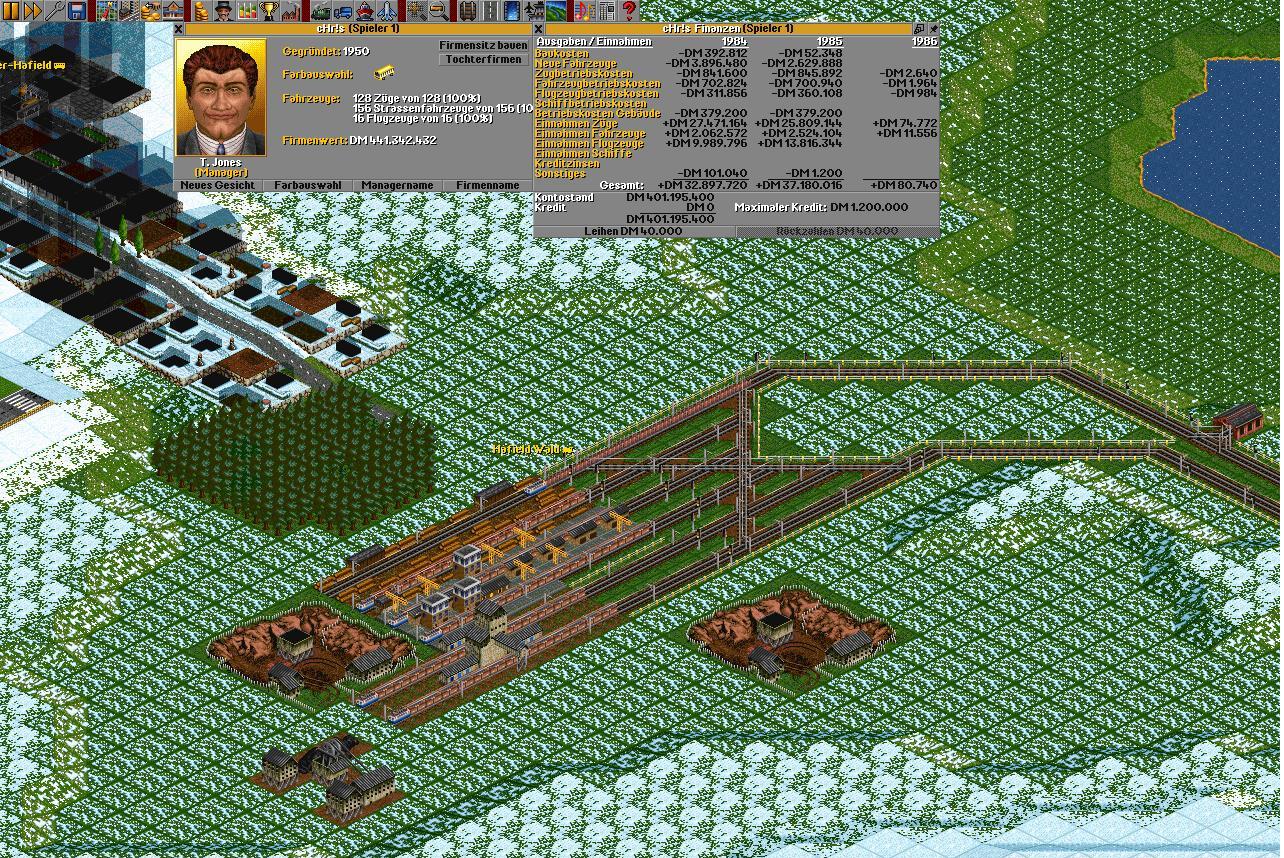Open the music notes jukebox icon
Viewport: 1284px width, 858px height.
coord(583,11)
